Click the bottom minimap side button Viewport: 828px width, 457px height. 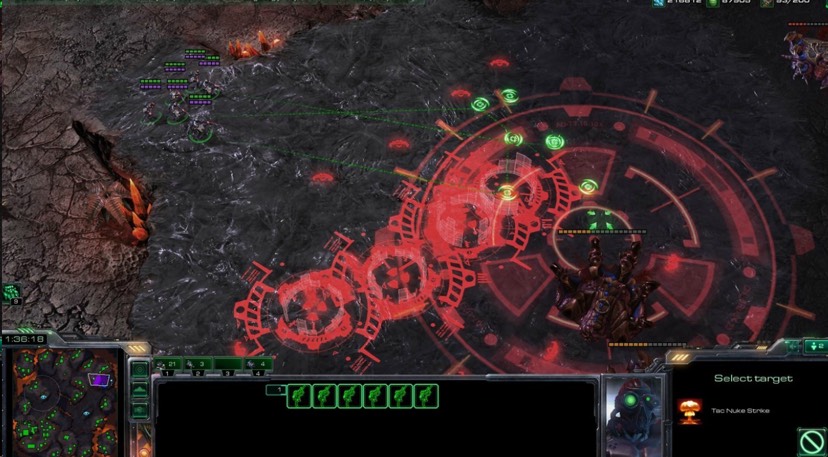[x=140, y=410]
